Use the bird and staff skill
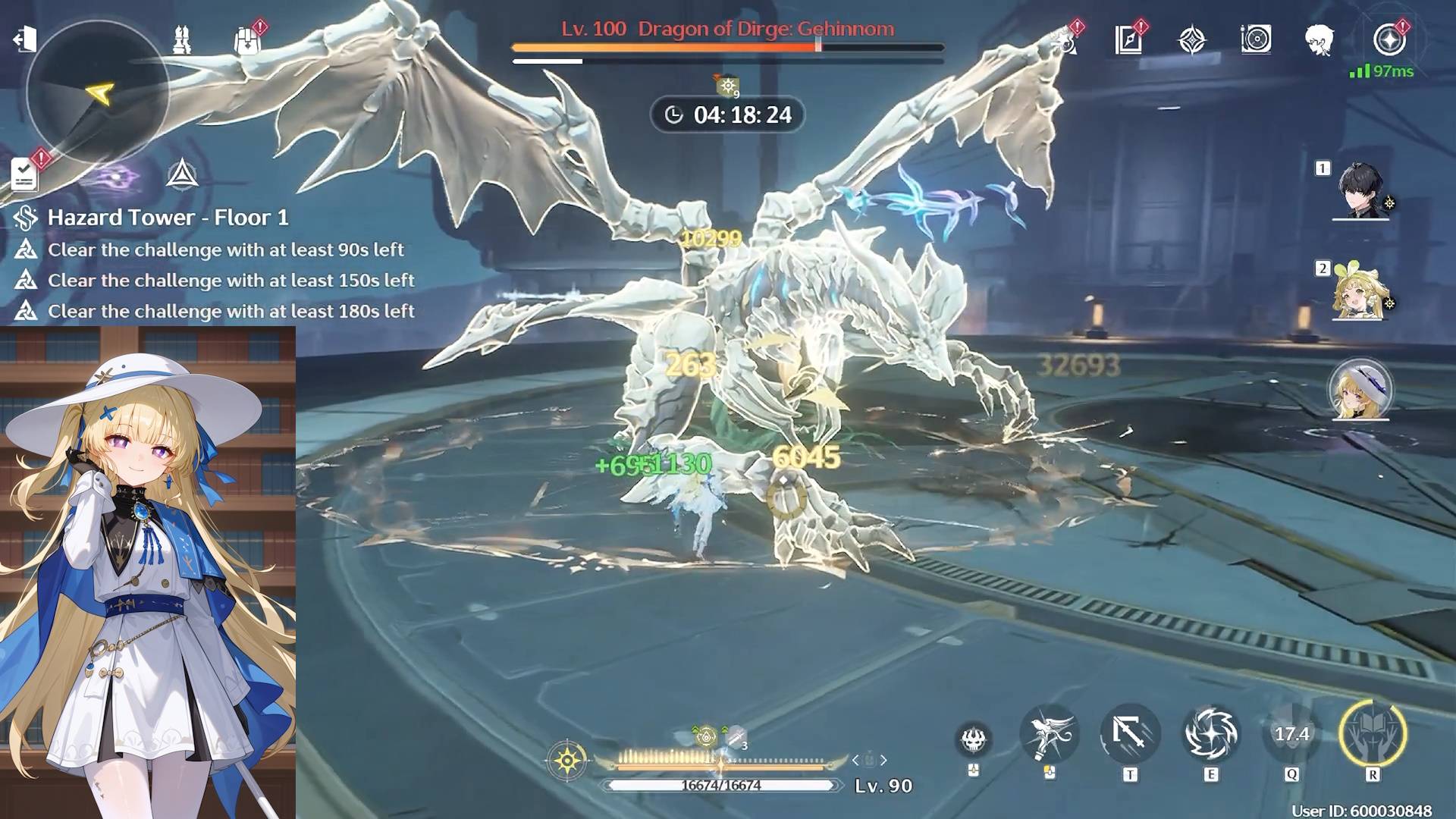This screenshot has width=1456, height=819. click(1050, 733)
